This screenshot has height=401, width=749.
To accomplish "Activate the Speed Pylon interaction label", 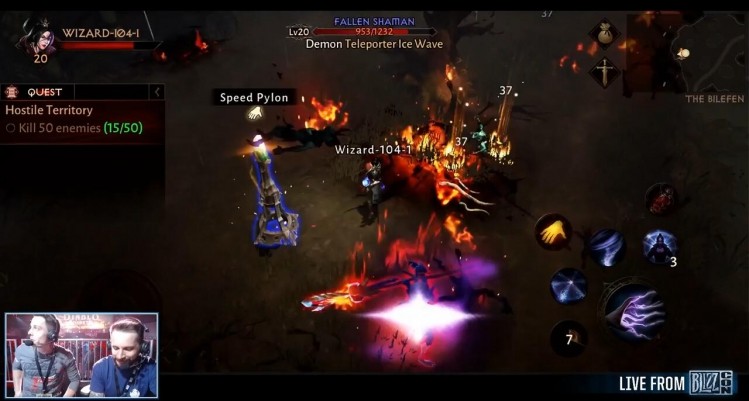I will point(254,98).
